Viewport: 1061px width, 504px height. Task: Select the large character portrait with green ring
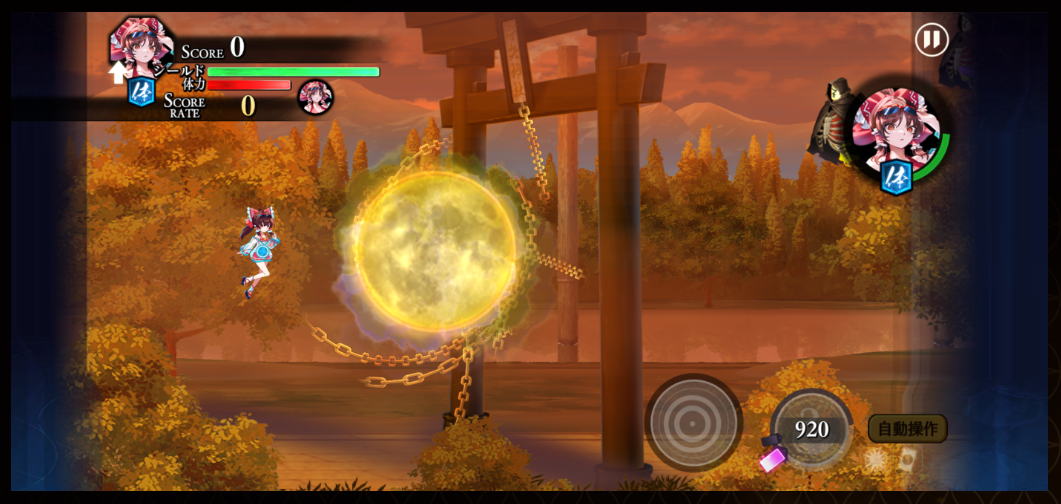[x=896, y=133]
